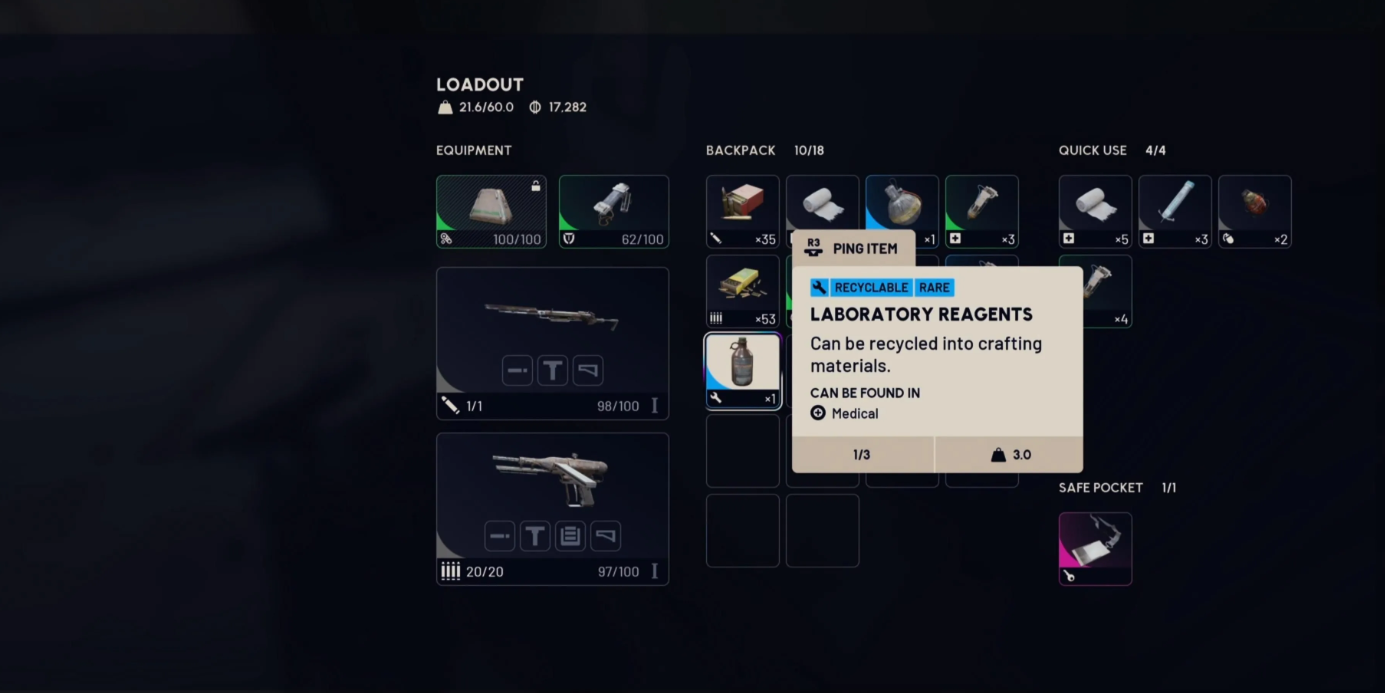
Task: Select the round glass flask backpack item
Action: click(901, 203)
